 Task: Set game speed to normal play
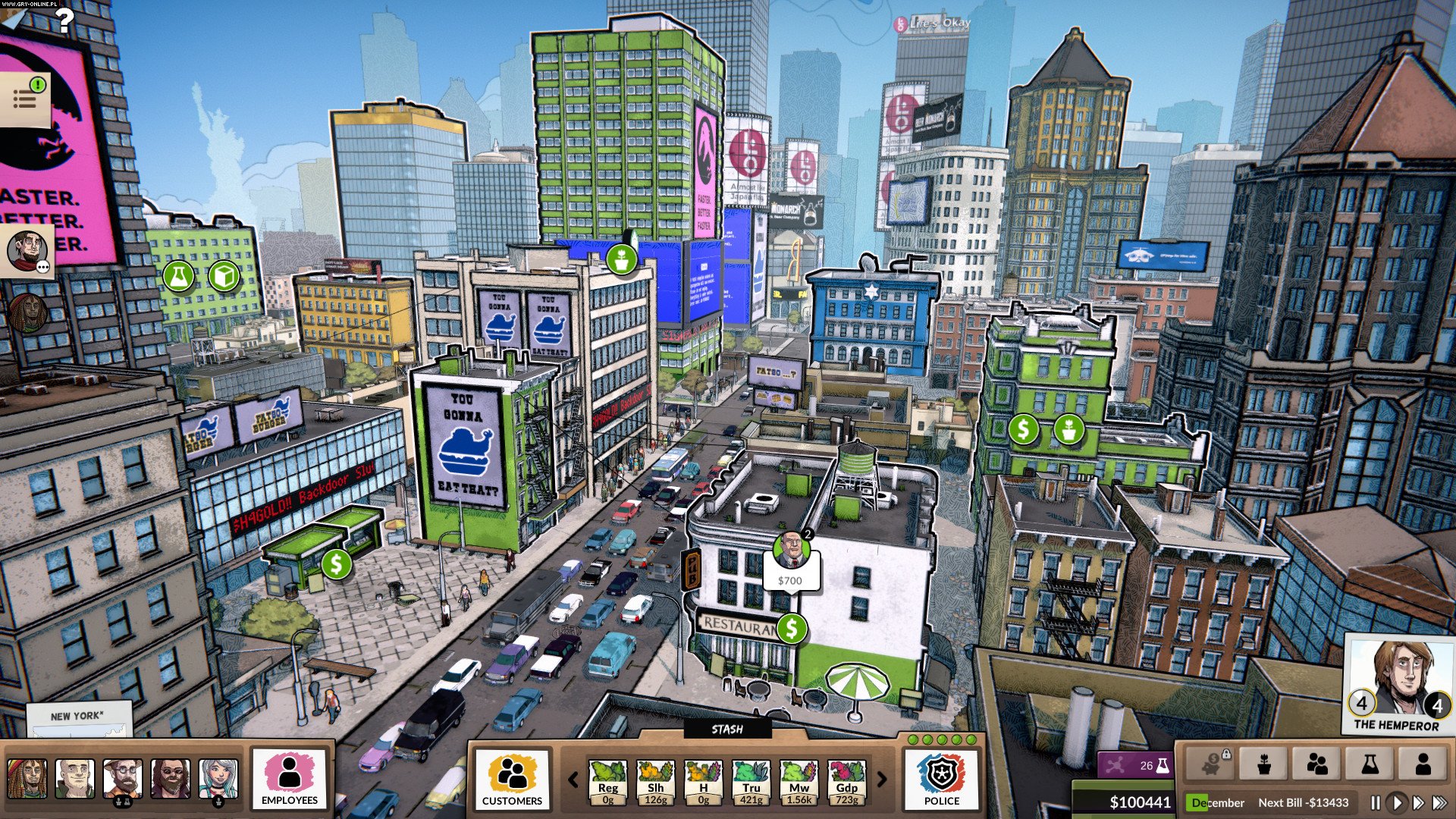1396,802
